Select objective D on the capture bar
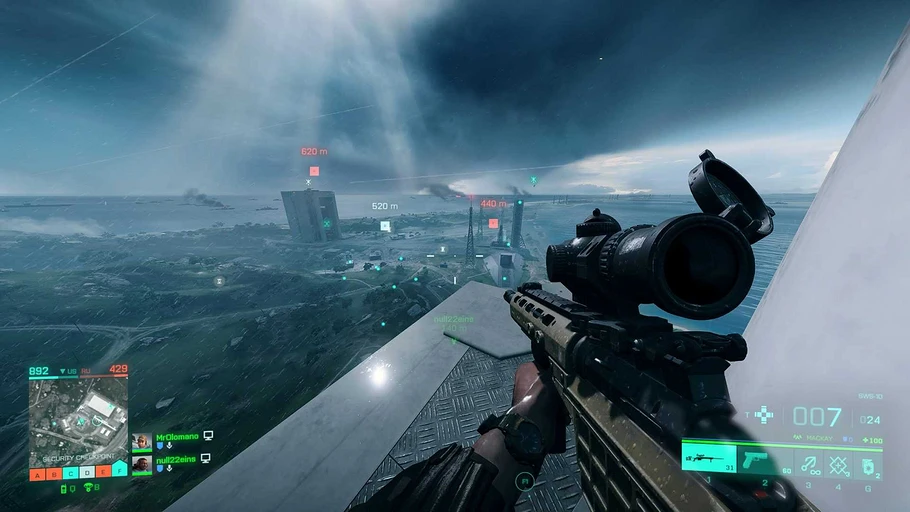 coord(87,472)
